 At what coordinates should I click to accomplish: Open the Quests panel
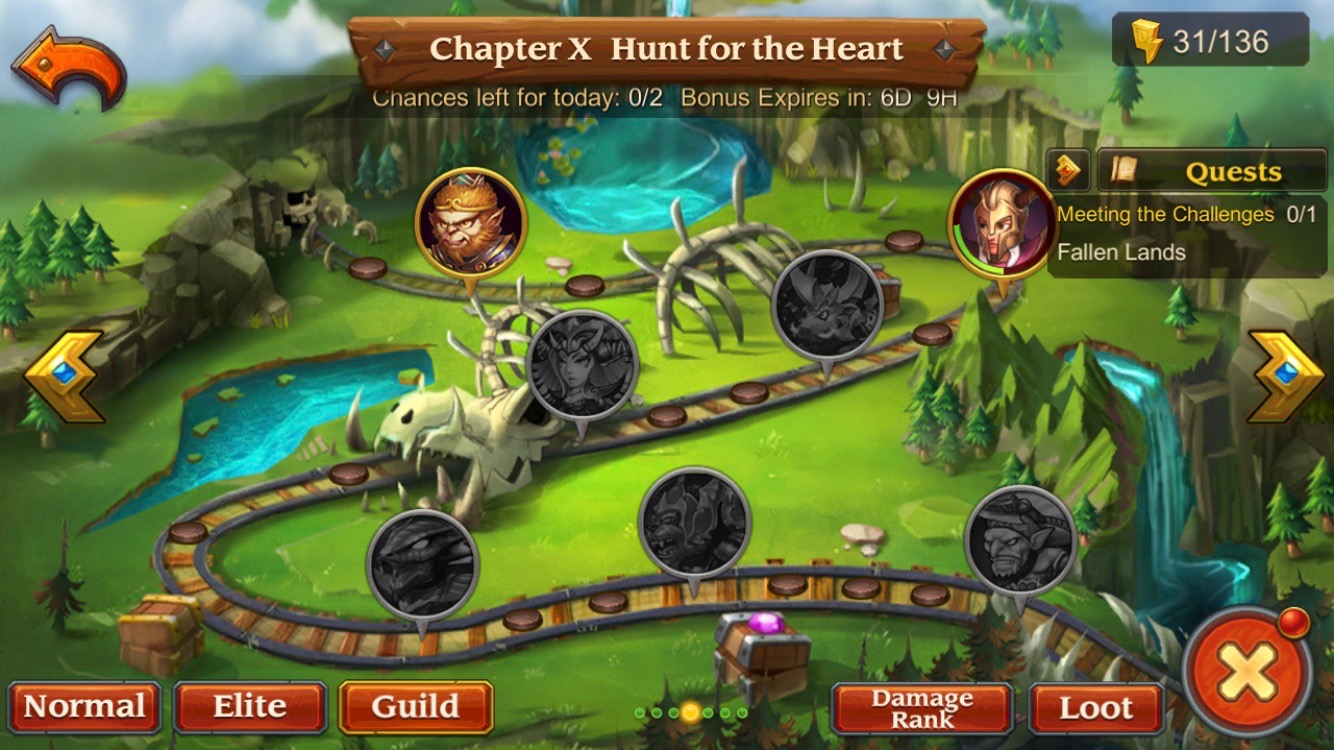pyautogui.click(x=1212, y=172)
